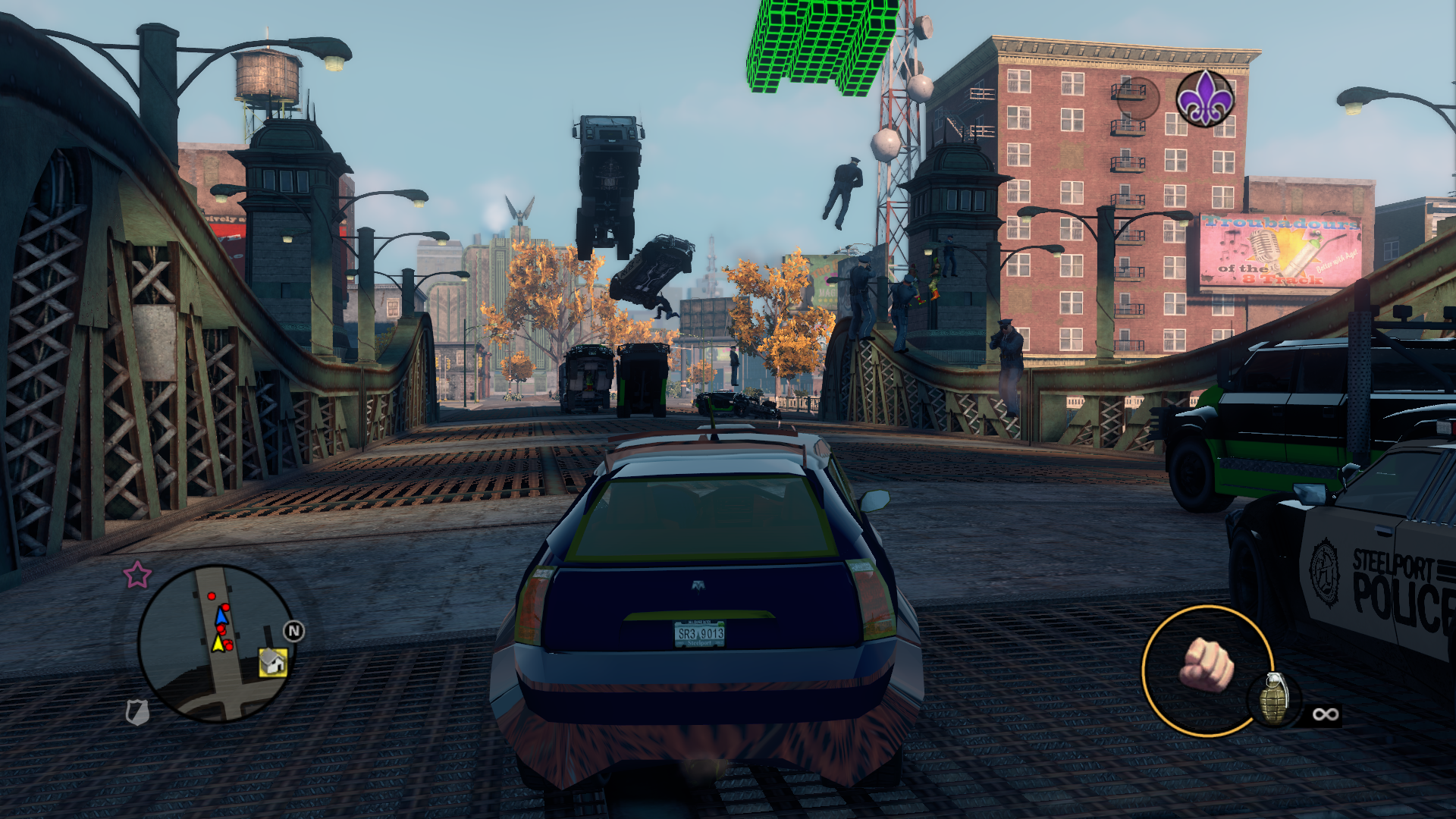Select the fist melee weapon icon
The width and height of the screenshot is (1456, 819).
click(x=1206, y=664)
